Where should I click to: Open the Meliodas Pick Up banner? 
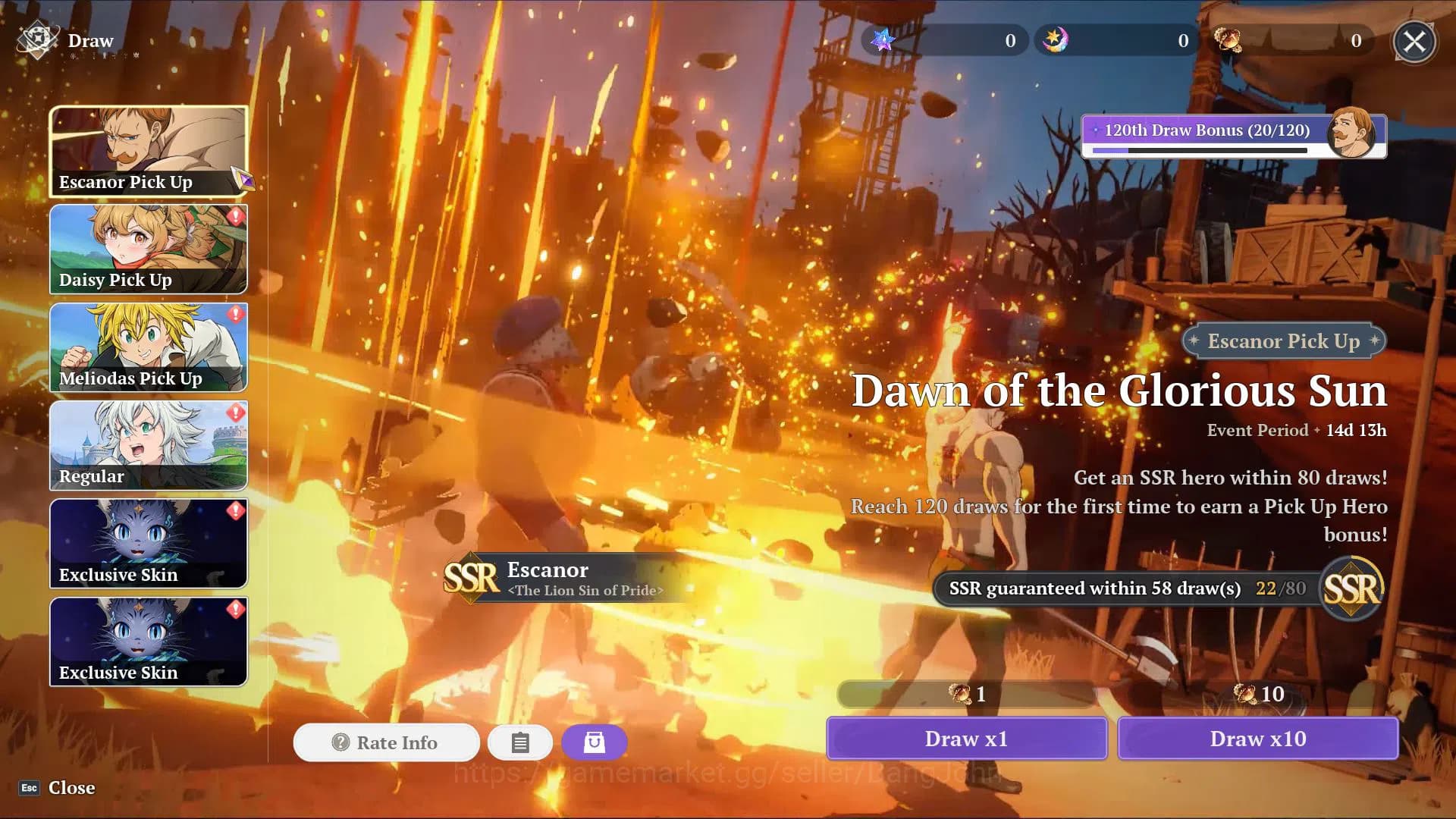click(149, 347)
